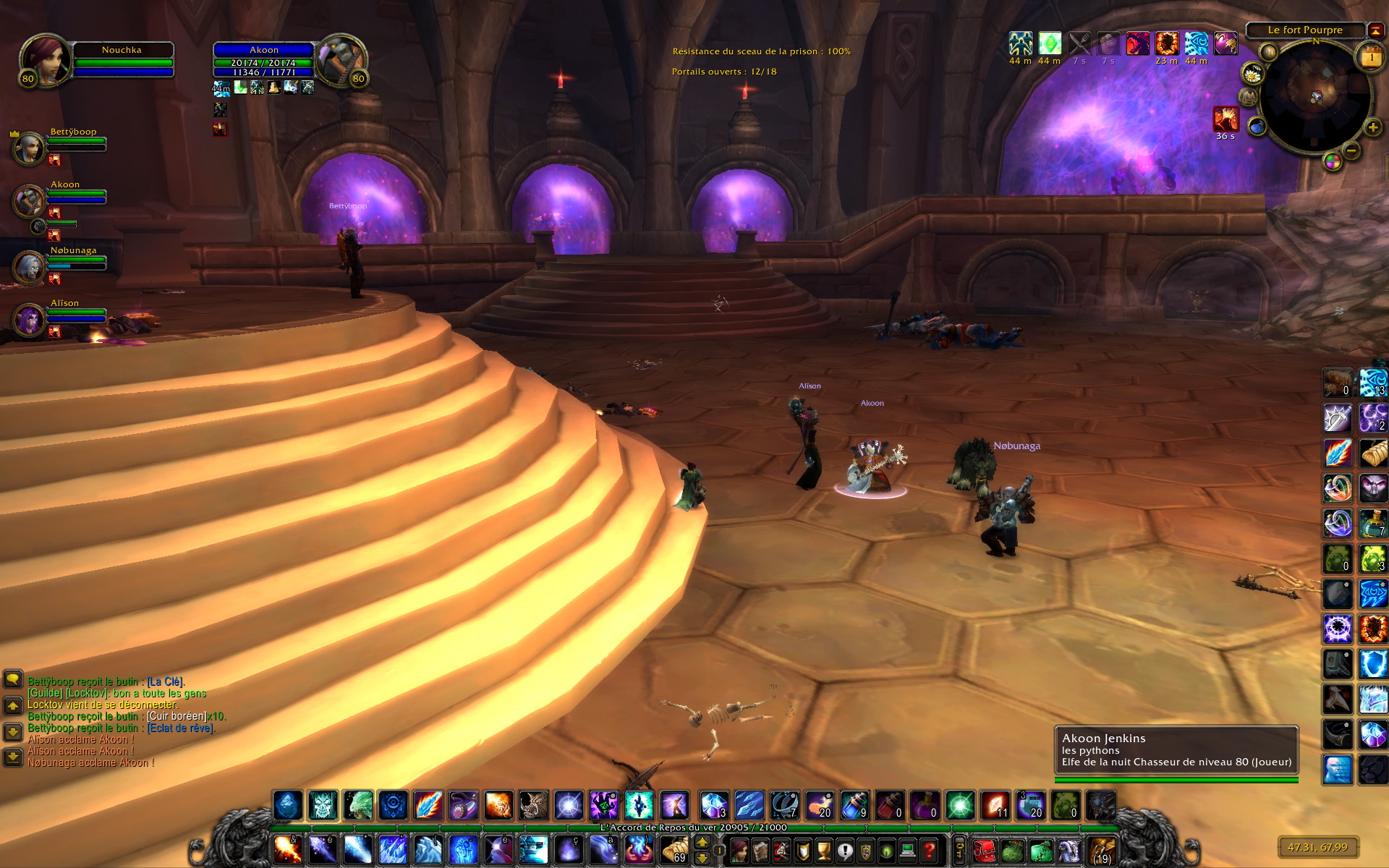This screenshot has width=1389, height=868.
Task: Open the calendar showing day 1
Action: pyautogui.click(x=1371, y=58)
